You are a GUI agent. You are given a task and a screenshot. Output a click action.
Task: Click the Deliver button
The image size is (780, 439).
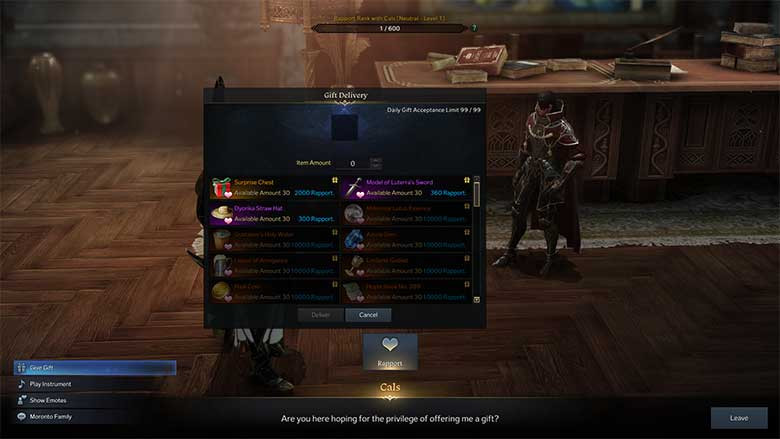pos(320,314)
